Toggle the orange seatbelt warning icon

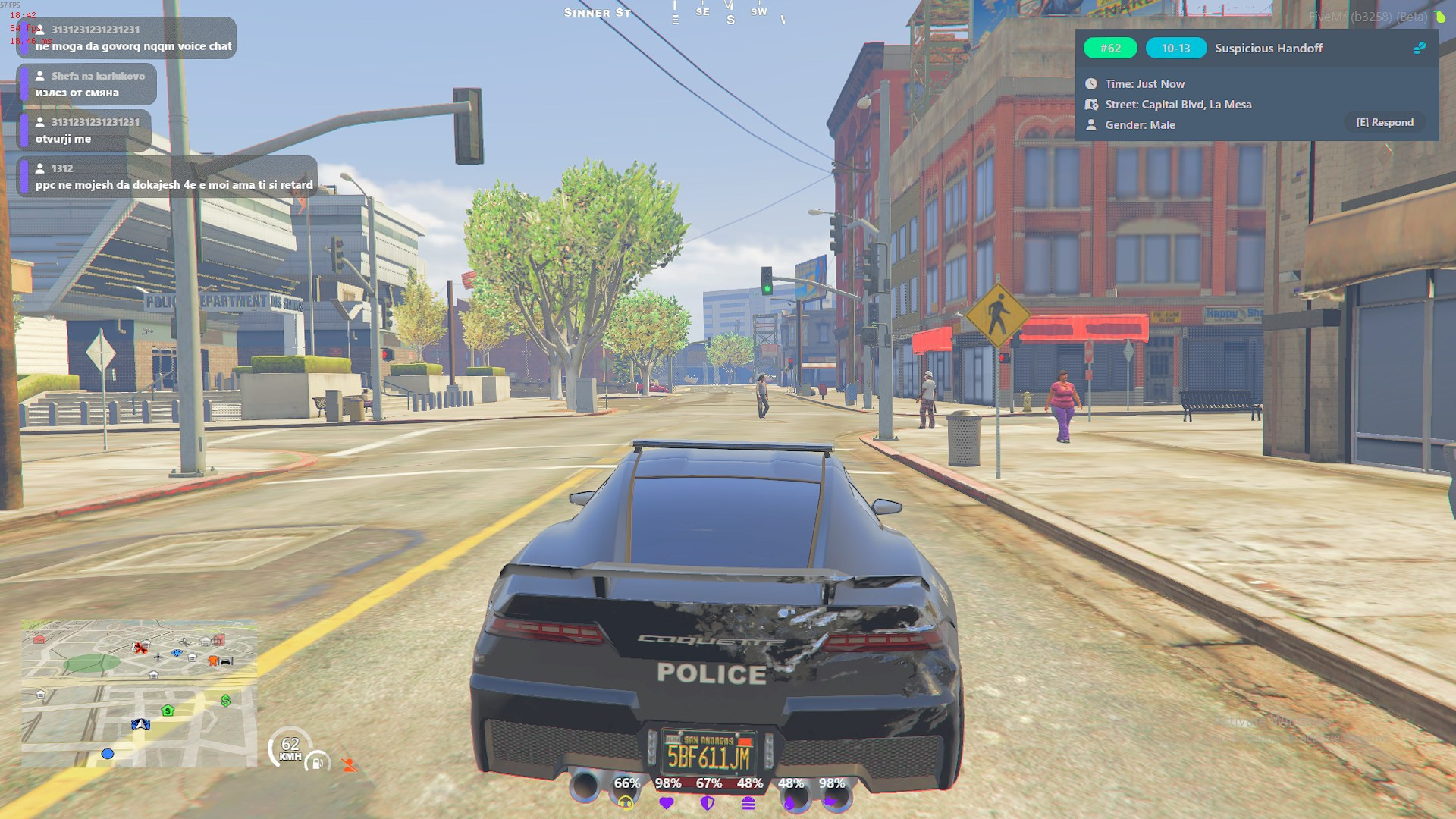349,764
